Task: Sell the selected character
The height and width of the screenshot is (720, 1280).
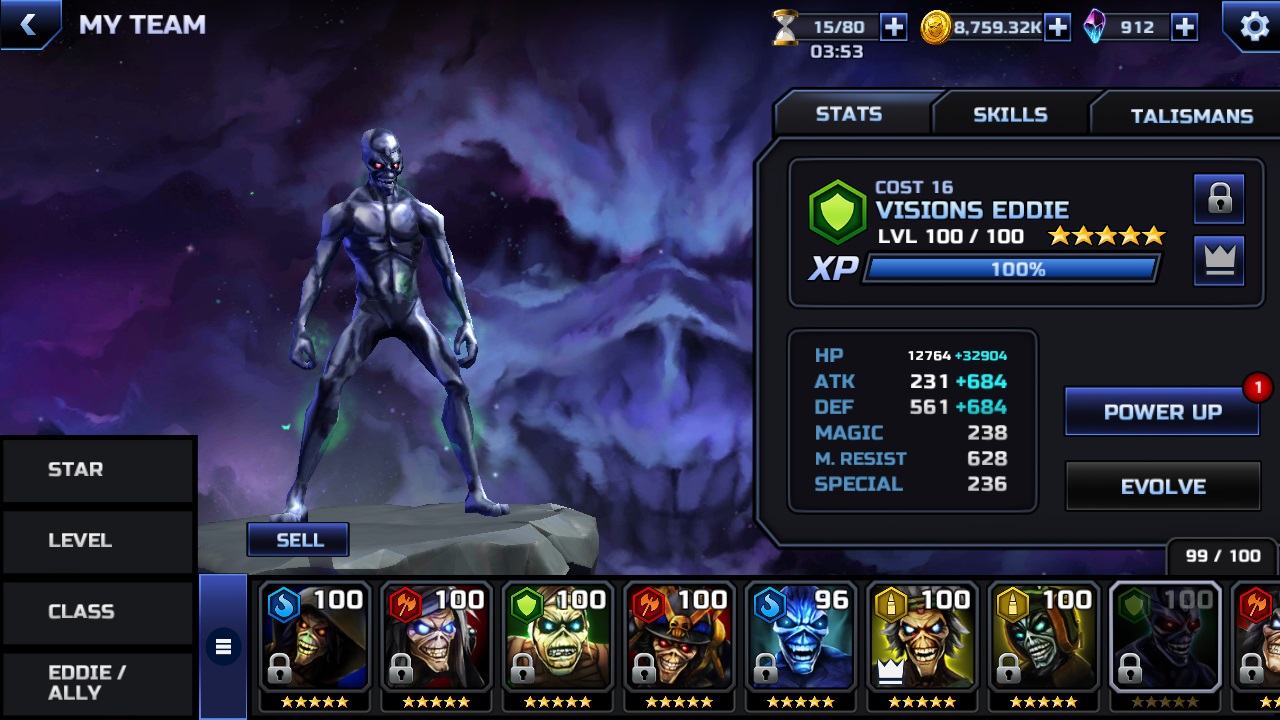Action: (x=299, y=540)
